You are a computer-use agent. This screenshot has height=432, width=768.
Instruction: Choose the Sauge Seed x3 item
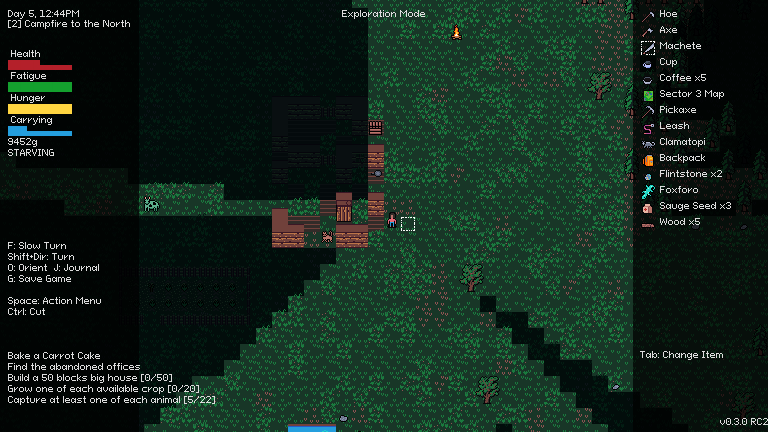pyautogui.click(x=695, y=206)
